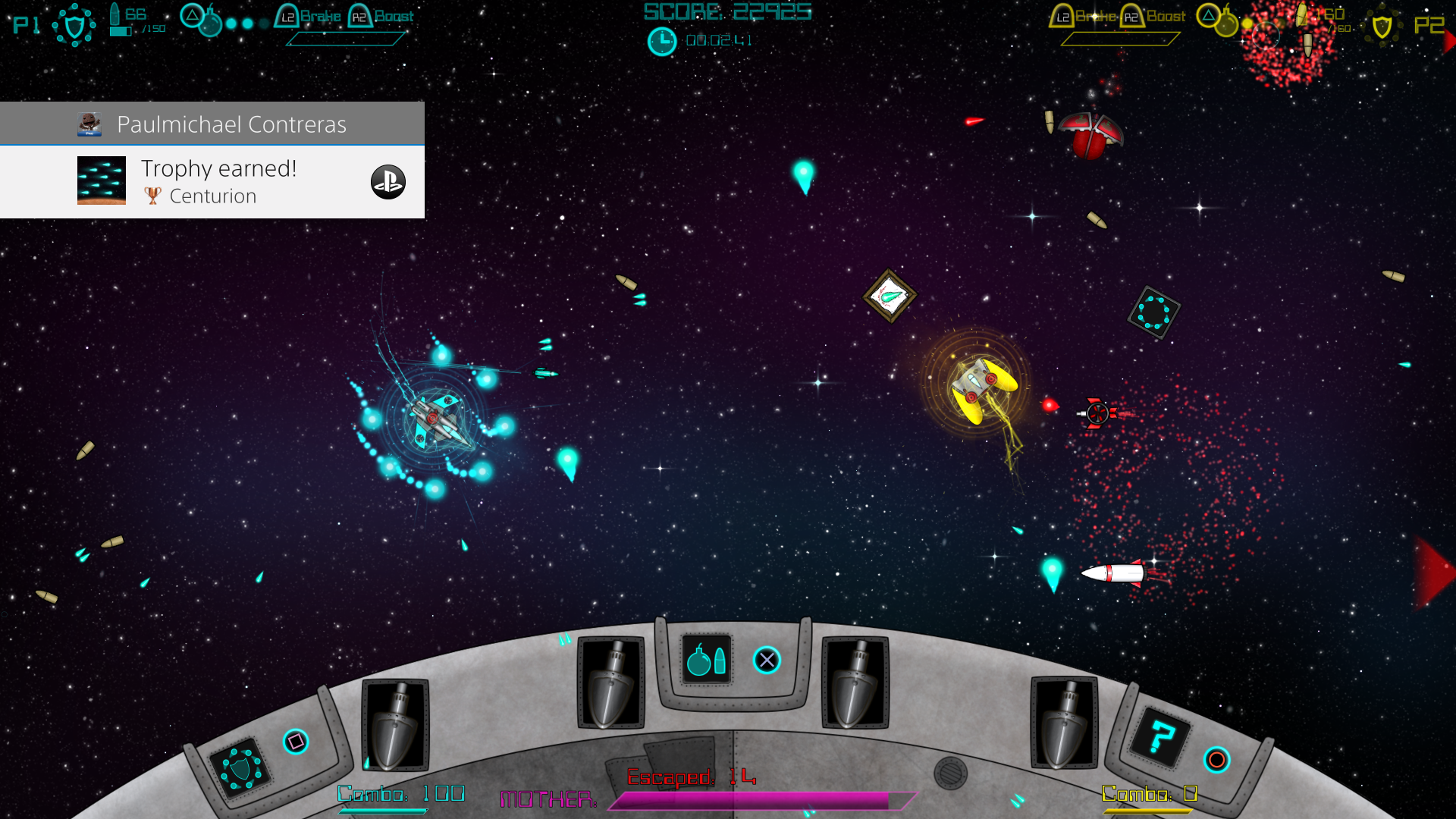Click the P1 shield status icon
Viewport: 1456px width, 819px height.
point(74,26)
